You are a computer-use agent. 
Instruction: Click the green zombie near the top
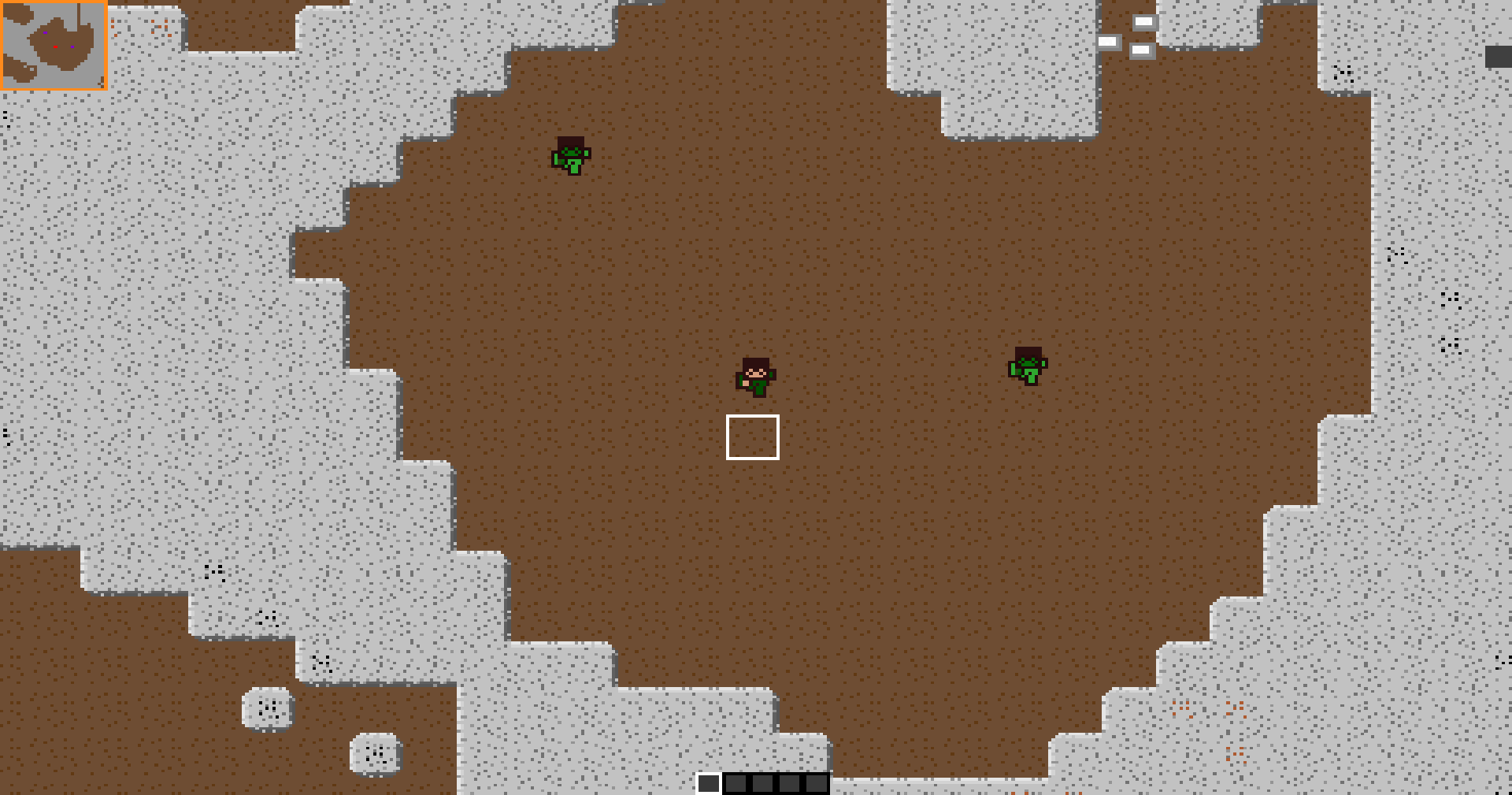(x=569, y=154)
